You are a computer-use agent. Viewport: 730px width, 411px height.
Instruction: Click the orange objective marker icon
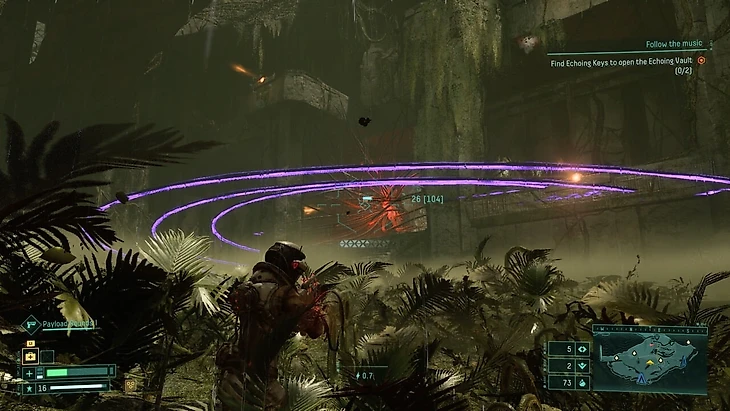pos(701,60)
